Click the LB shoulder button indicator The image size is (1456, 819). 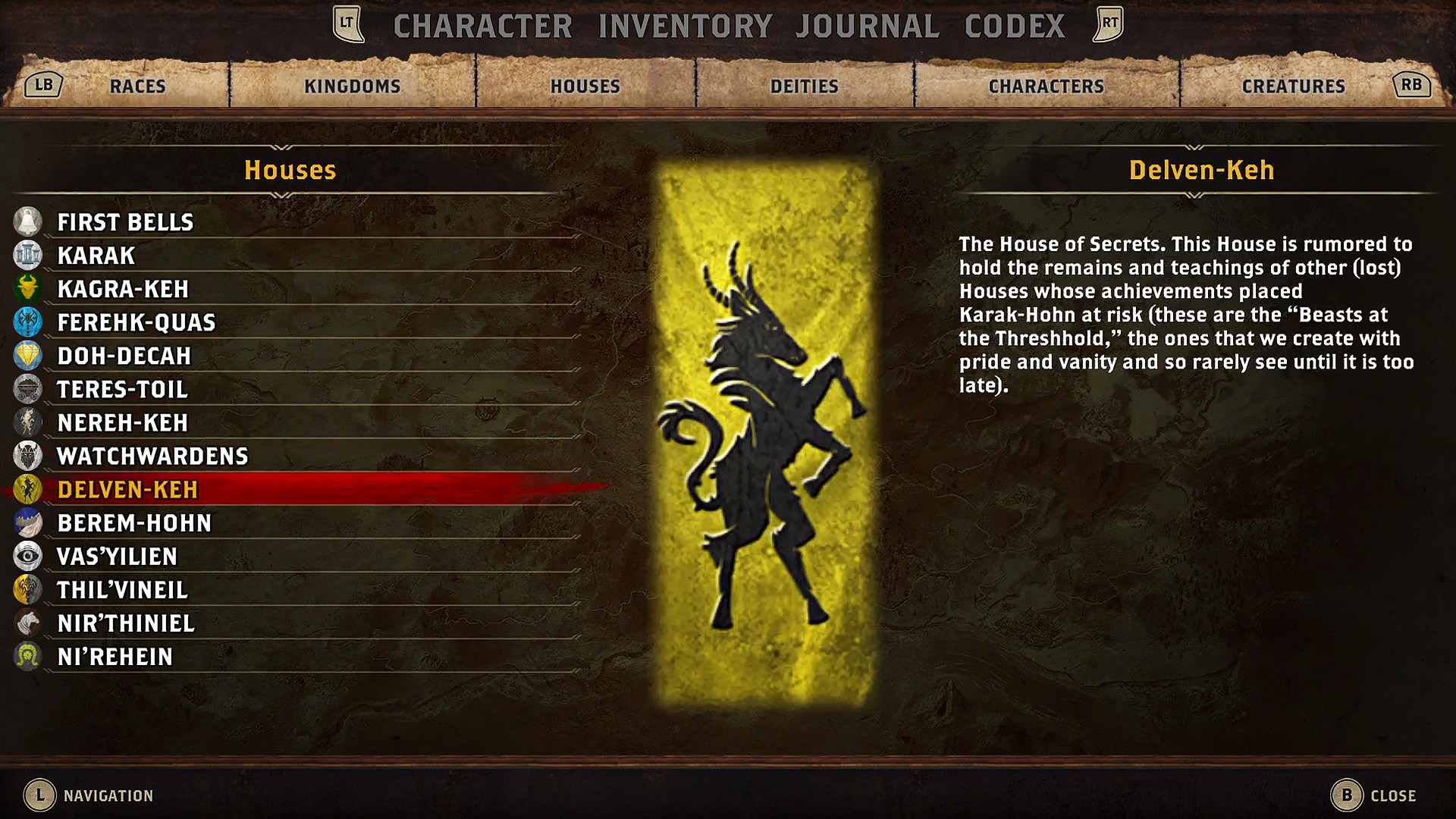pyautogui.click(x=42, y=84)
